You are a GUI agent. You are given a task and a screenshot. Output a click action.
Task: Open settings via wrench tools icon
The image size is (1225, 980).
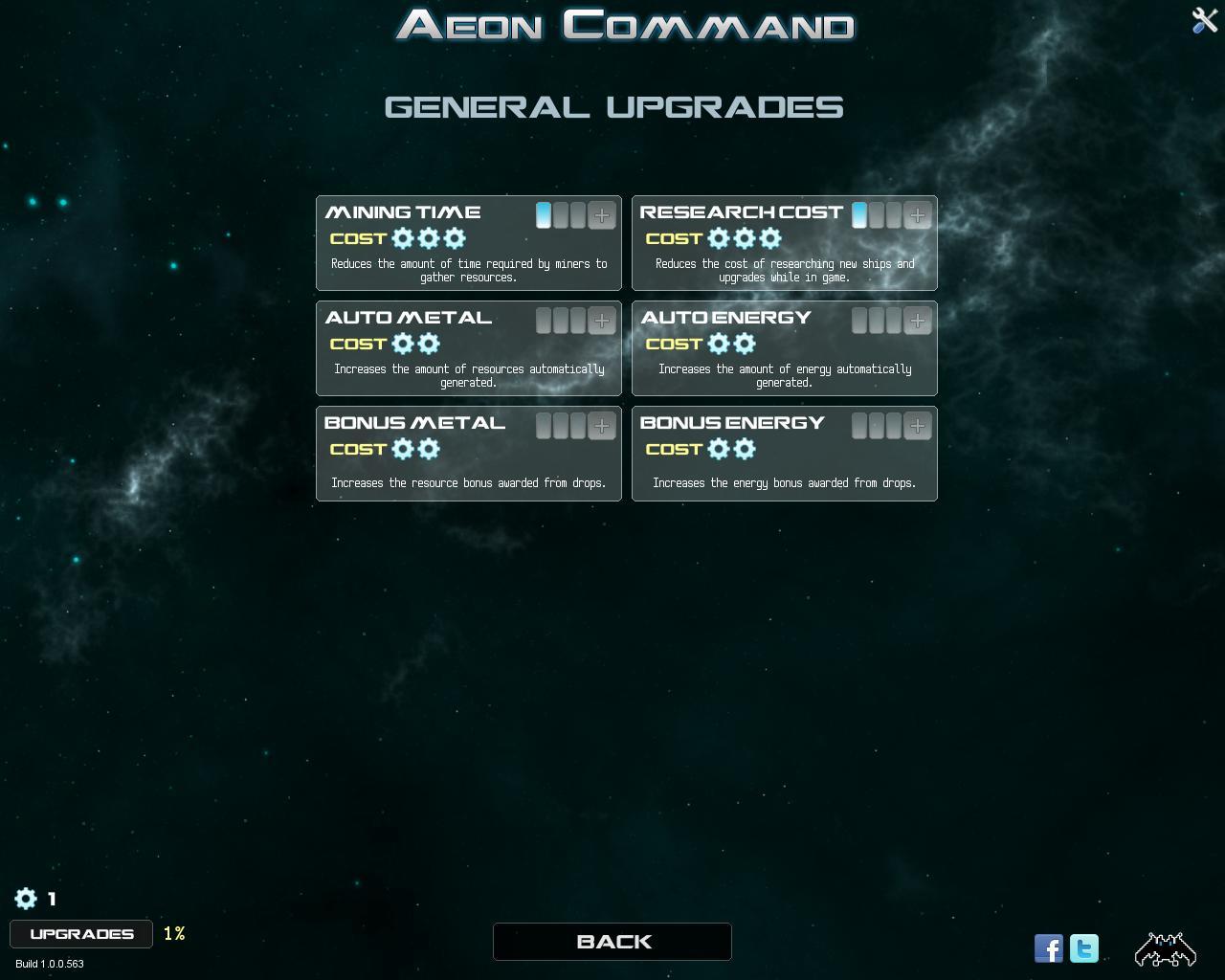point(1204,20)
